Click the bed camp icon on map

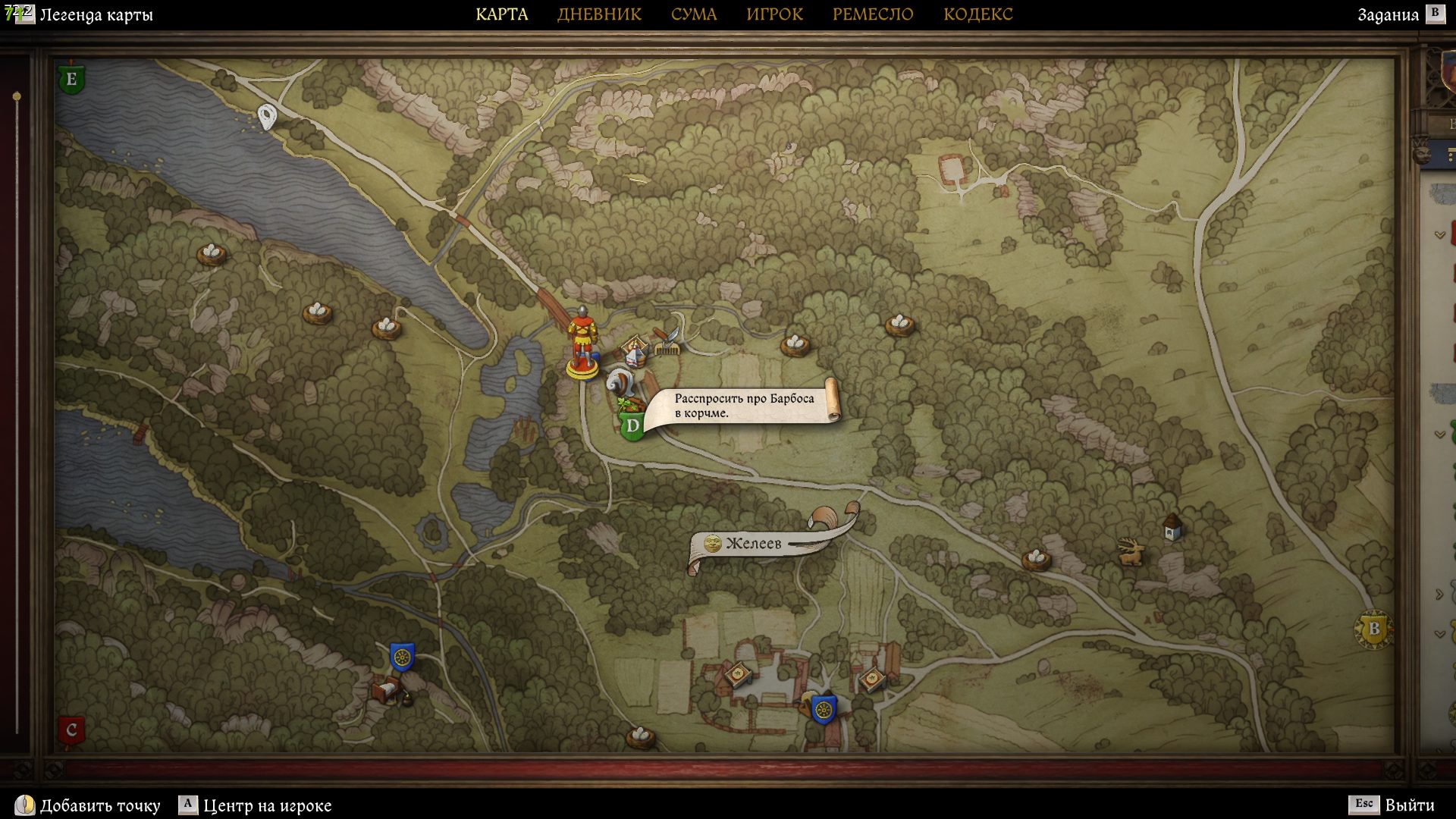387,691
